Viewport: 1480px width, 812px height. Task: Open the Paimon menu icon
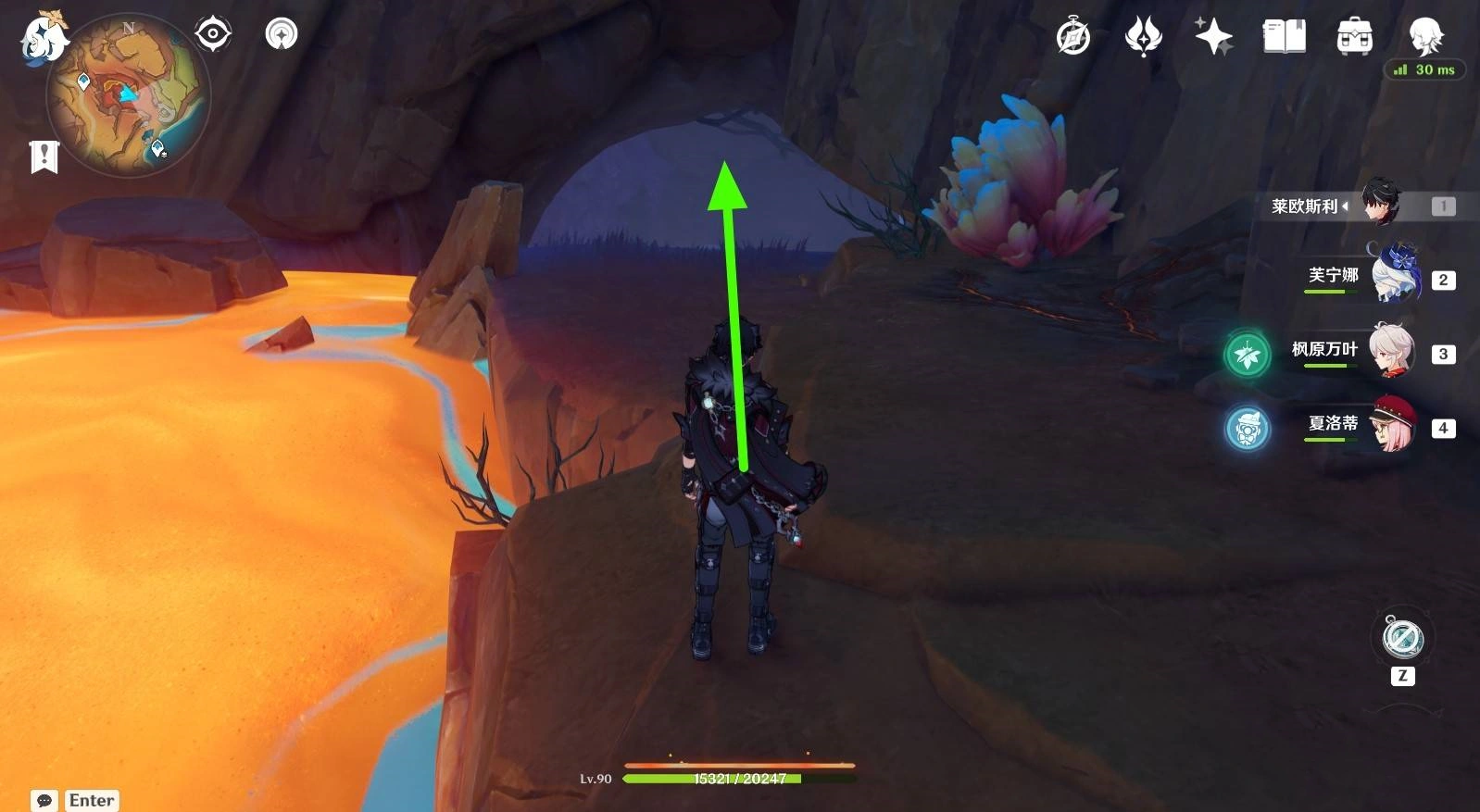43,39
